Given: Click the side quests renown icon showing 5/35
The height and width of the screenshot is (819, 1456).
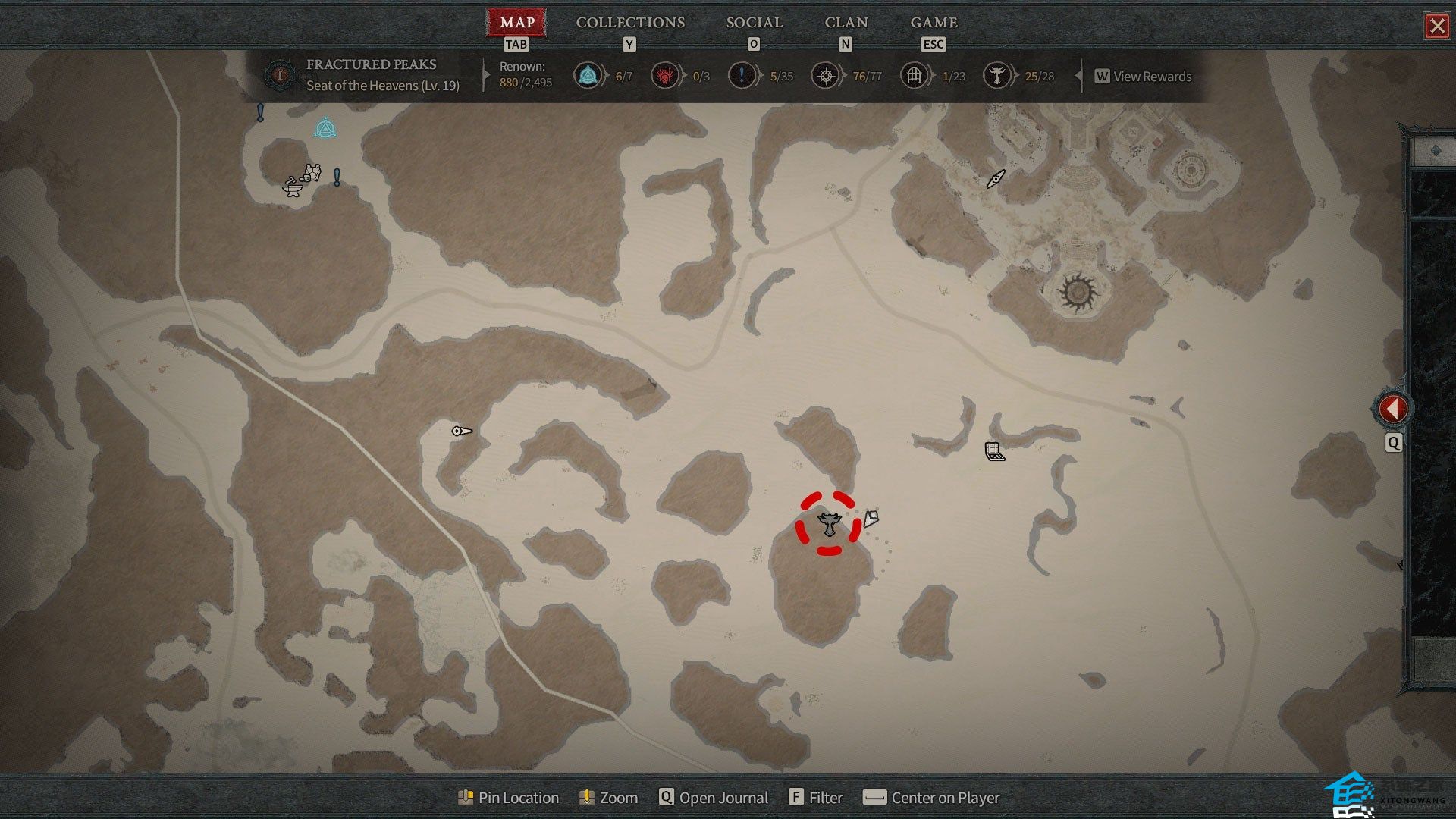Looking at the screenshot, I should (742, 76).
